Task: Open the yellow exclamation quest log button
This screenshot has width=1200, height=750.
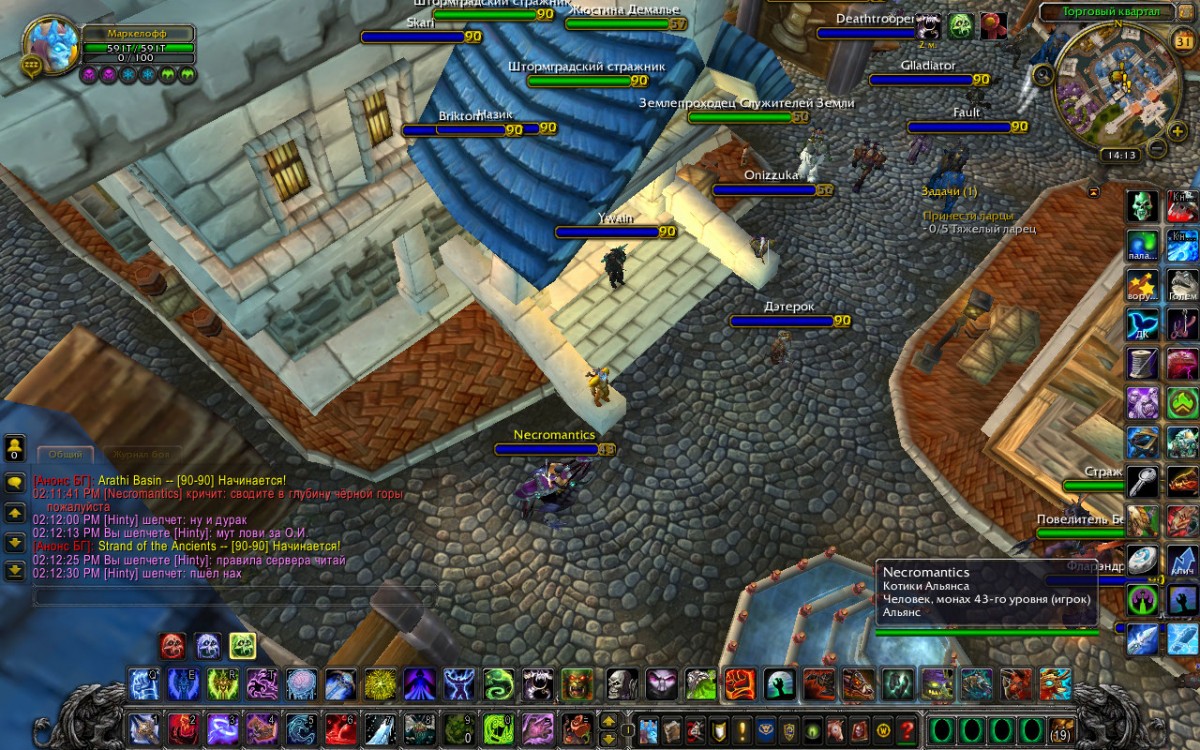Action: pos(742,728)
